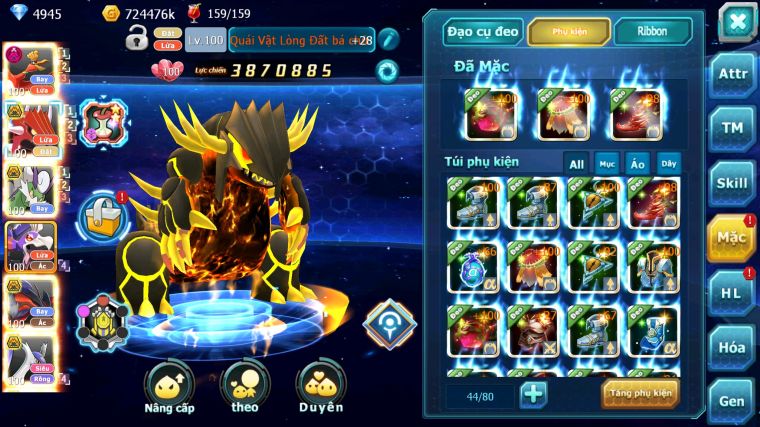Switch to the Đạo cụ đeo tab
The width and height of the screenshot is (760, 427).
[x=483, y=32]
